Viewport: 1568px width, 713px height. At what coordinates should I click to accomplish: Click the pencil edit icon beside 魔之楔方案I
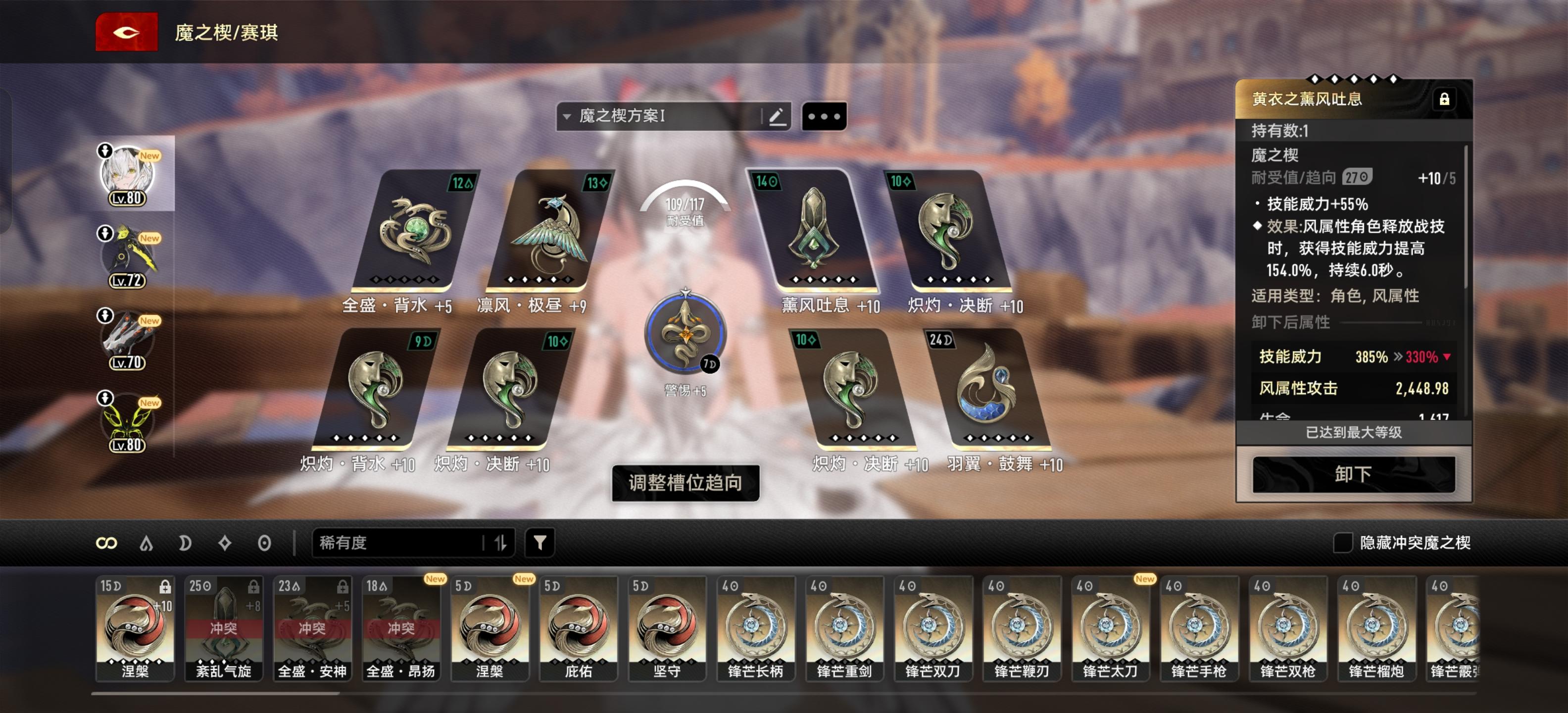pos(778,117)
